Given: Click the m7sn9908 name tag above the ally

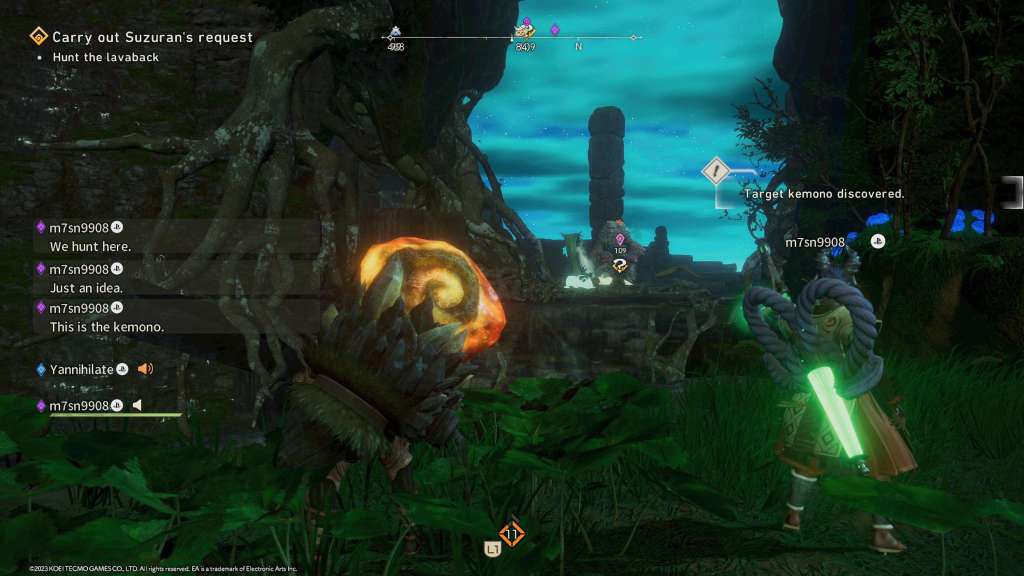Looking at the screenshot, I should [x=815, y=242].
